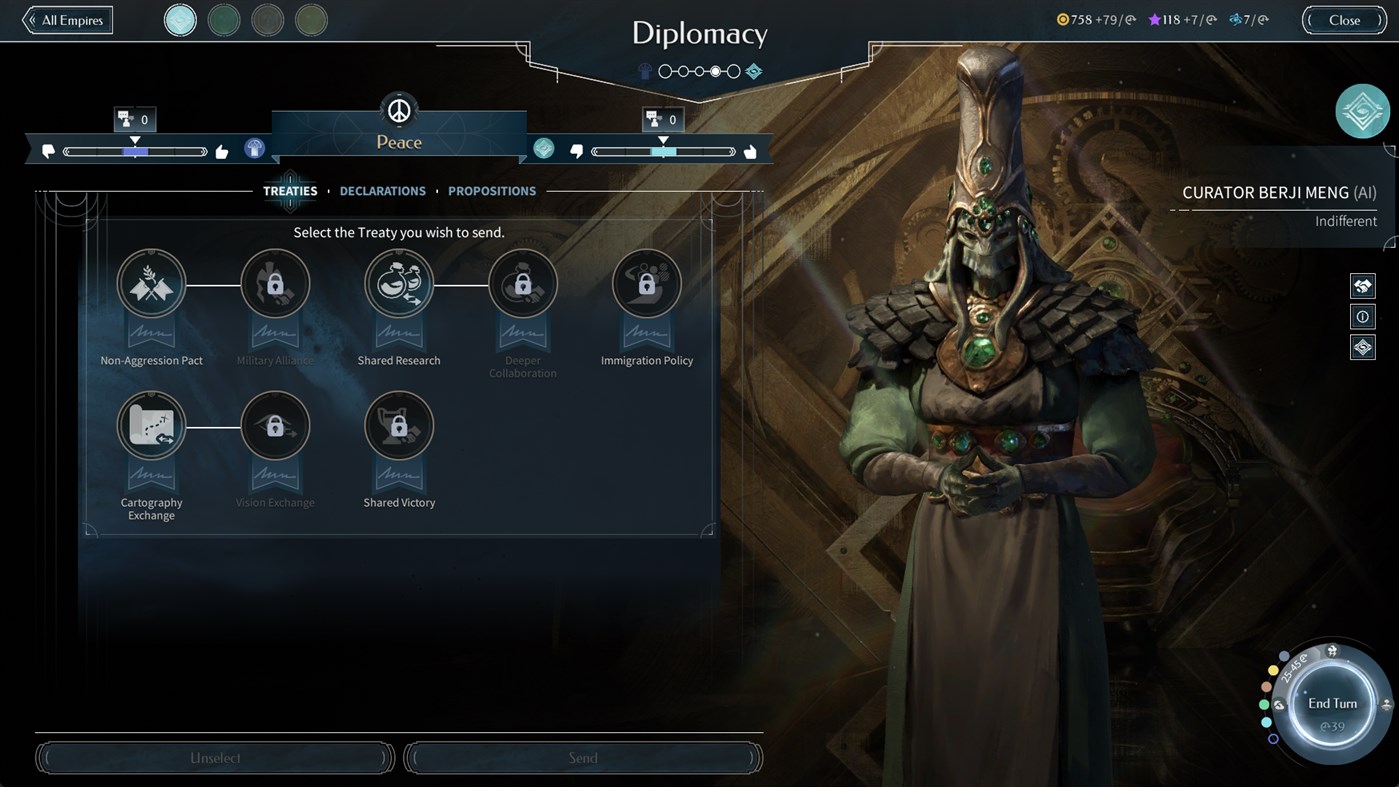Image resolution: width=1399 pixels, height=787 pixels.
Task: Click the diamond empire emblem above Curator's name
Action: (x=1362, y=111)
